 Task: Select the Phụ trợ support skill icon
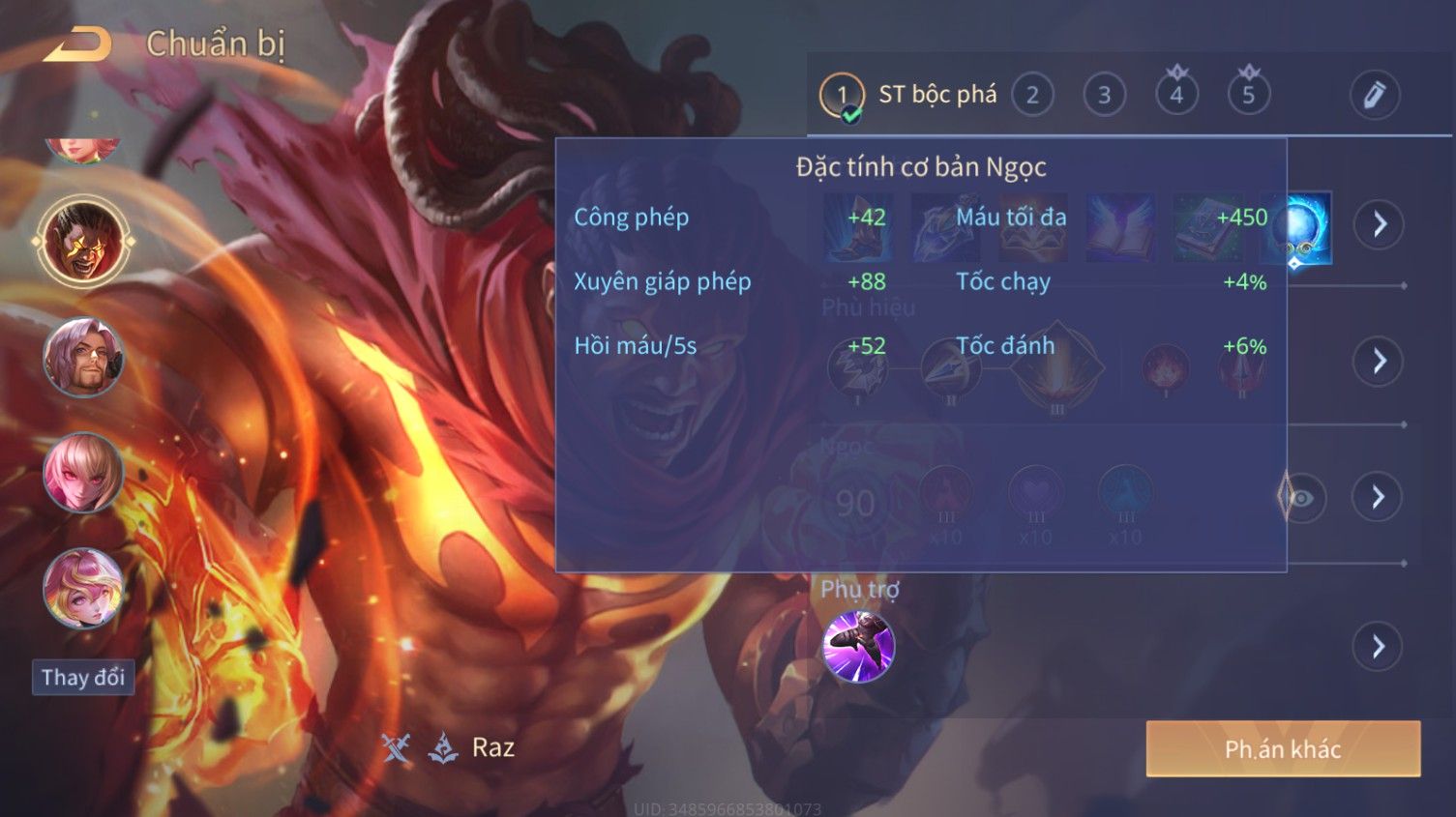click(858, 646)
